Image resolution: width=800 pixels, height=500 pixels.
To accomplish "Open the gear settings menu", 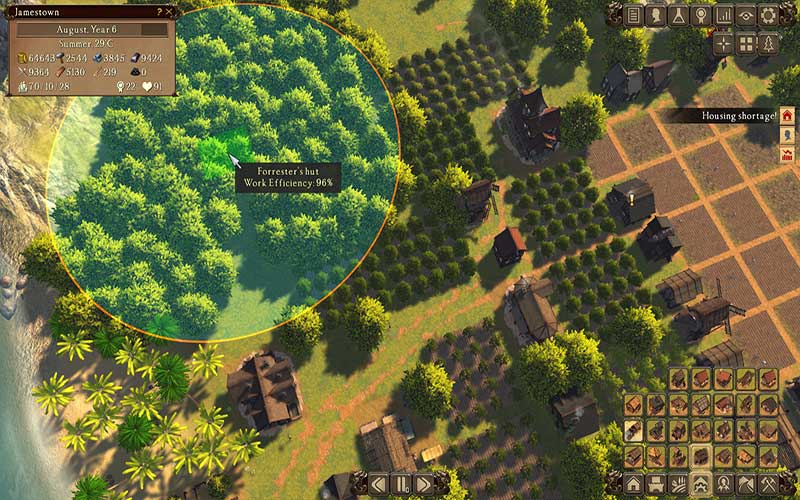I will (x=768, y=15).
